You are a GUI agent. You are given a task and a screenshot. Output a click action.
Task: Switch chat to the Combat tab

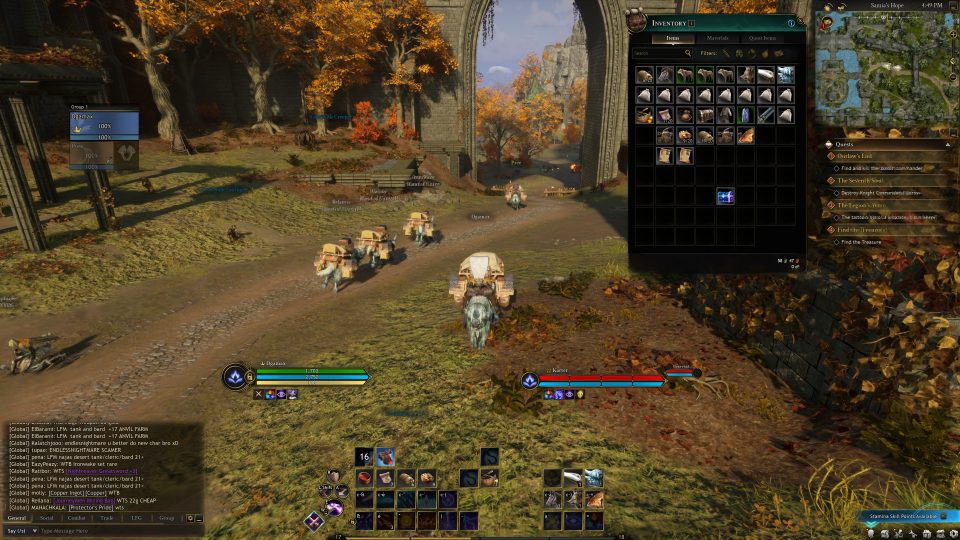point(76,518)
